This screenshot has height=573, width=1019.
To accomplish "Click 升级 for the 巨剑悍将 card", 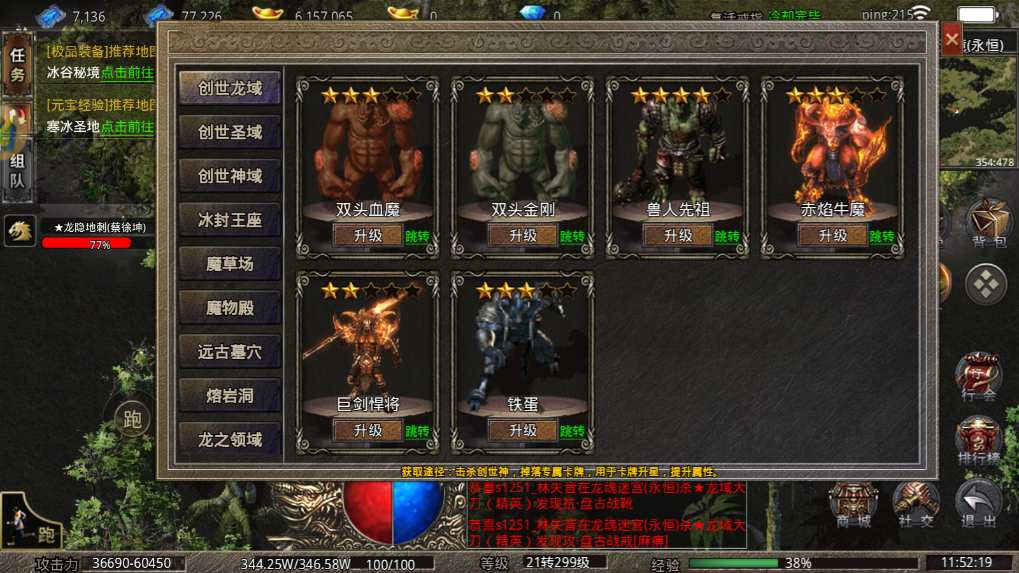I will click(367, 431).
